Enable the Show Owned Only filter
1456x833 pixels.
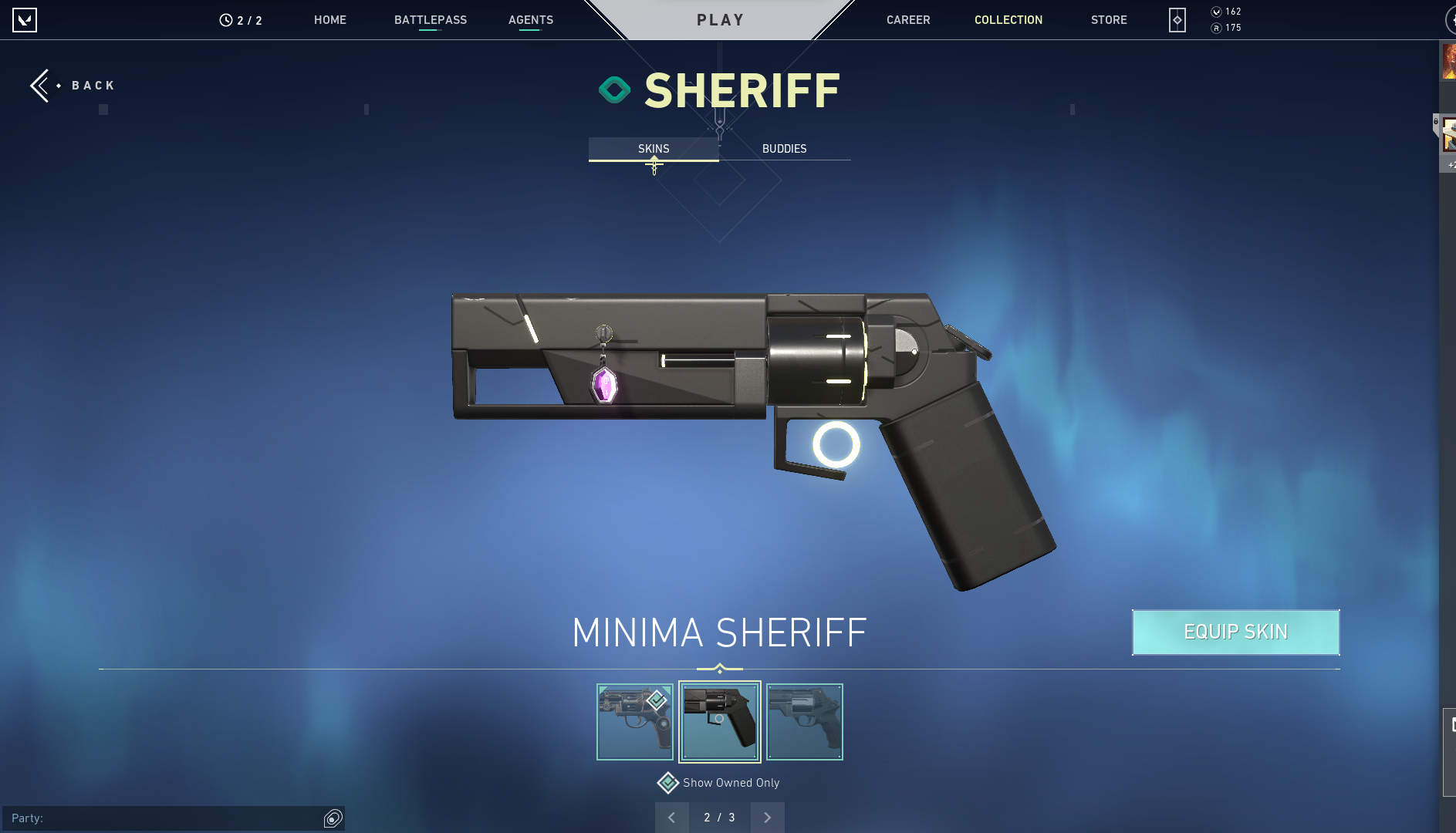[667, 782]
